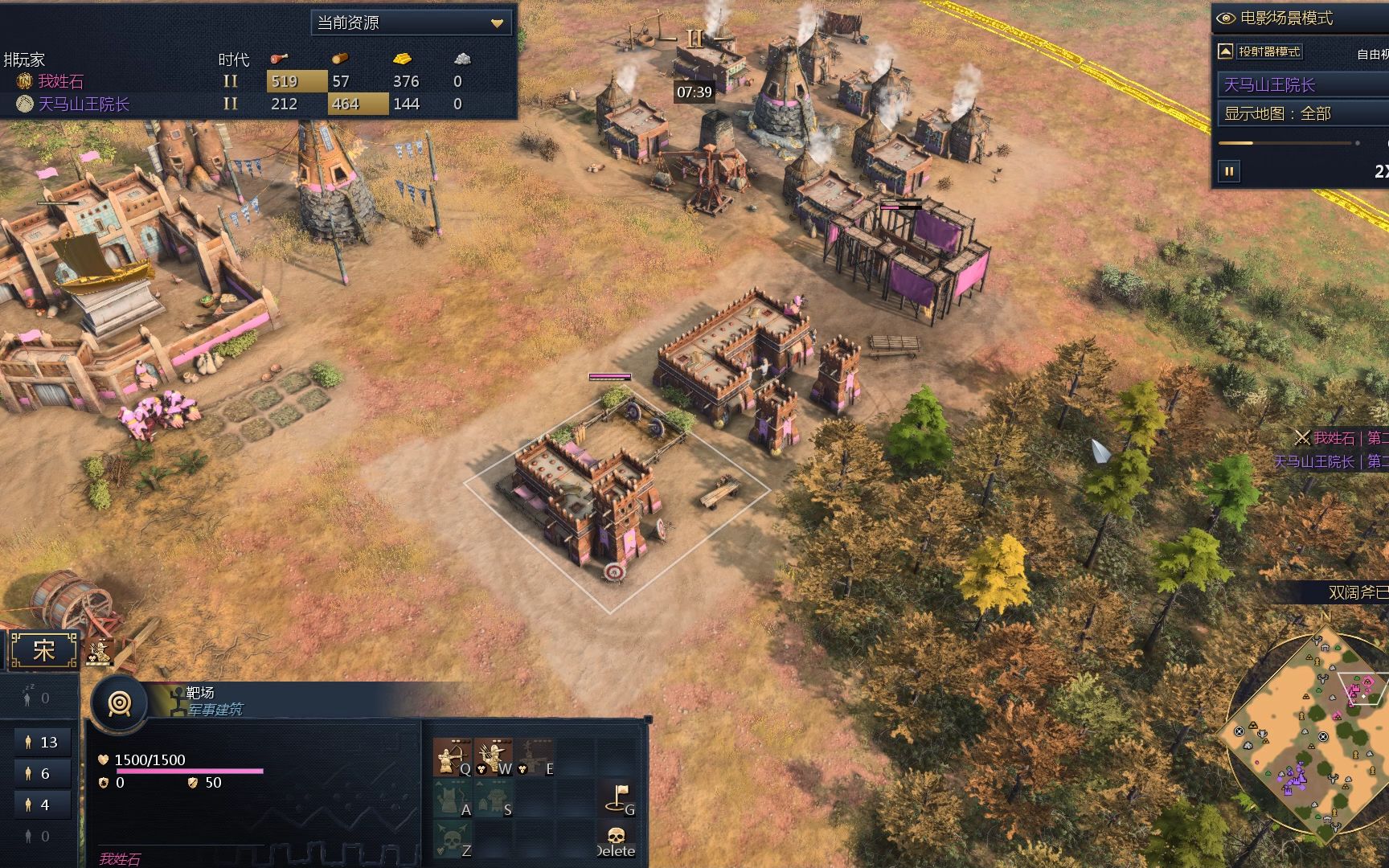Select the 6-villager count group
The width and height of the screenshot is (1389, 868).
[x=42, y=773]
